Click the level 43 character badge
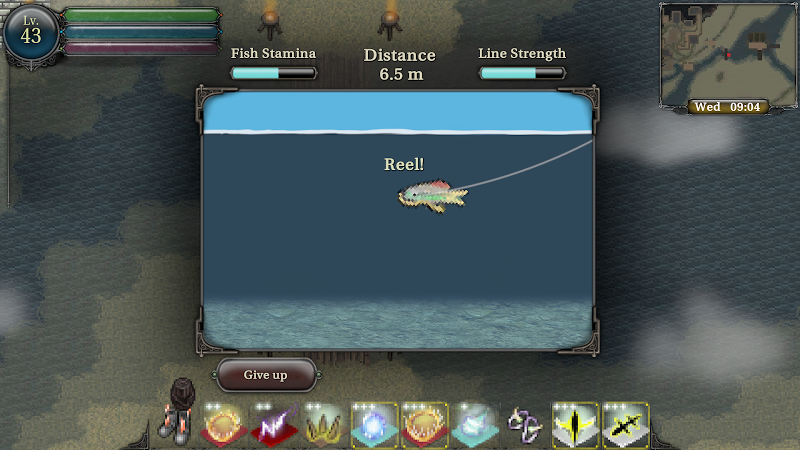The image size is (800, 450). [31, 33]
